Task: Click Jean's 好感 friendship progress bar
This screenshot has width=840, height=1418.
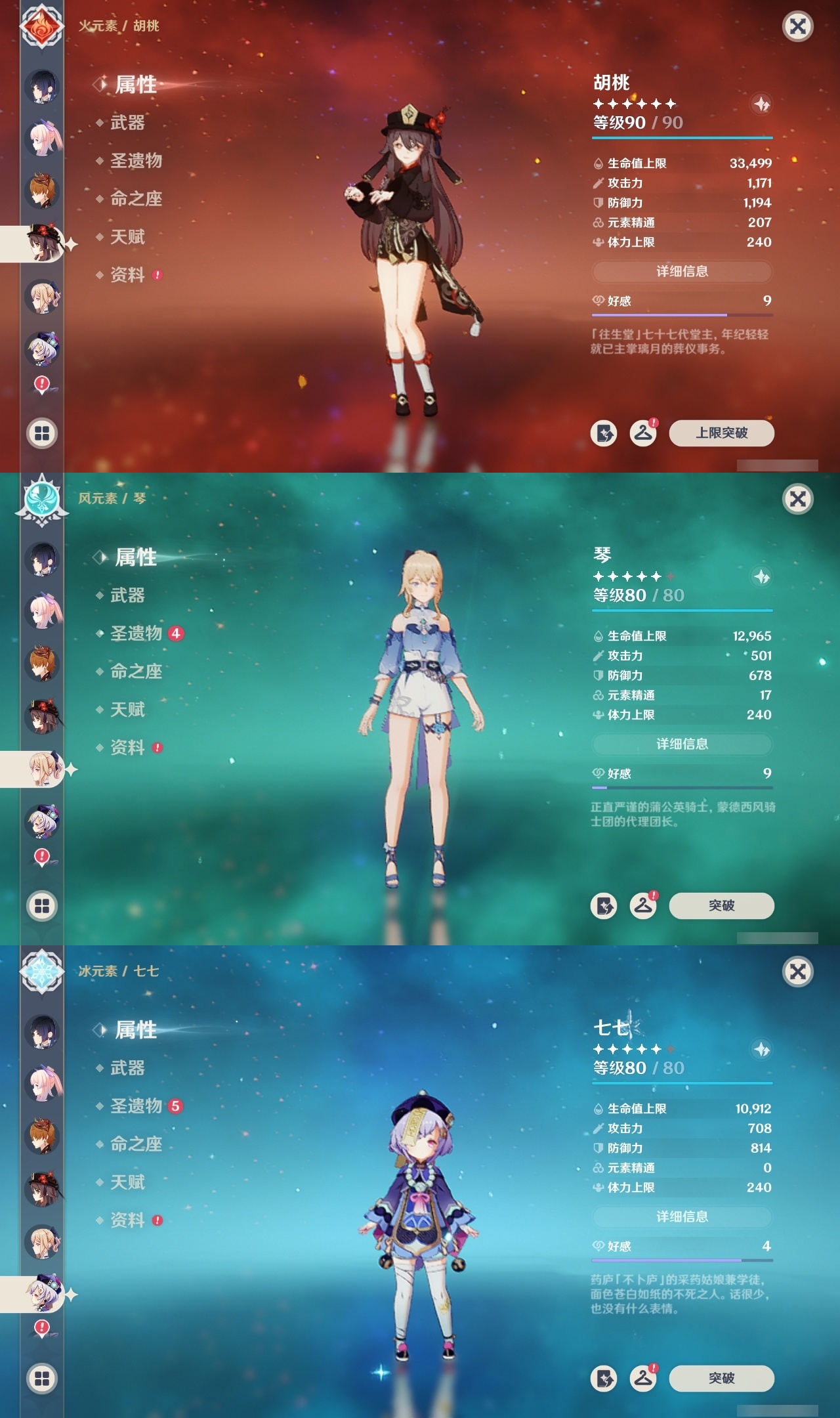Action: [682, 787]
